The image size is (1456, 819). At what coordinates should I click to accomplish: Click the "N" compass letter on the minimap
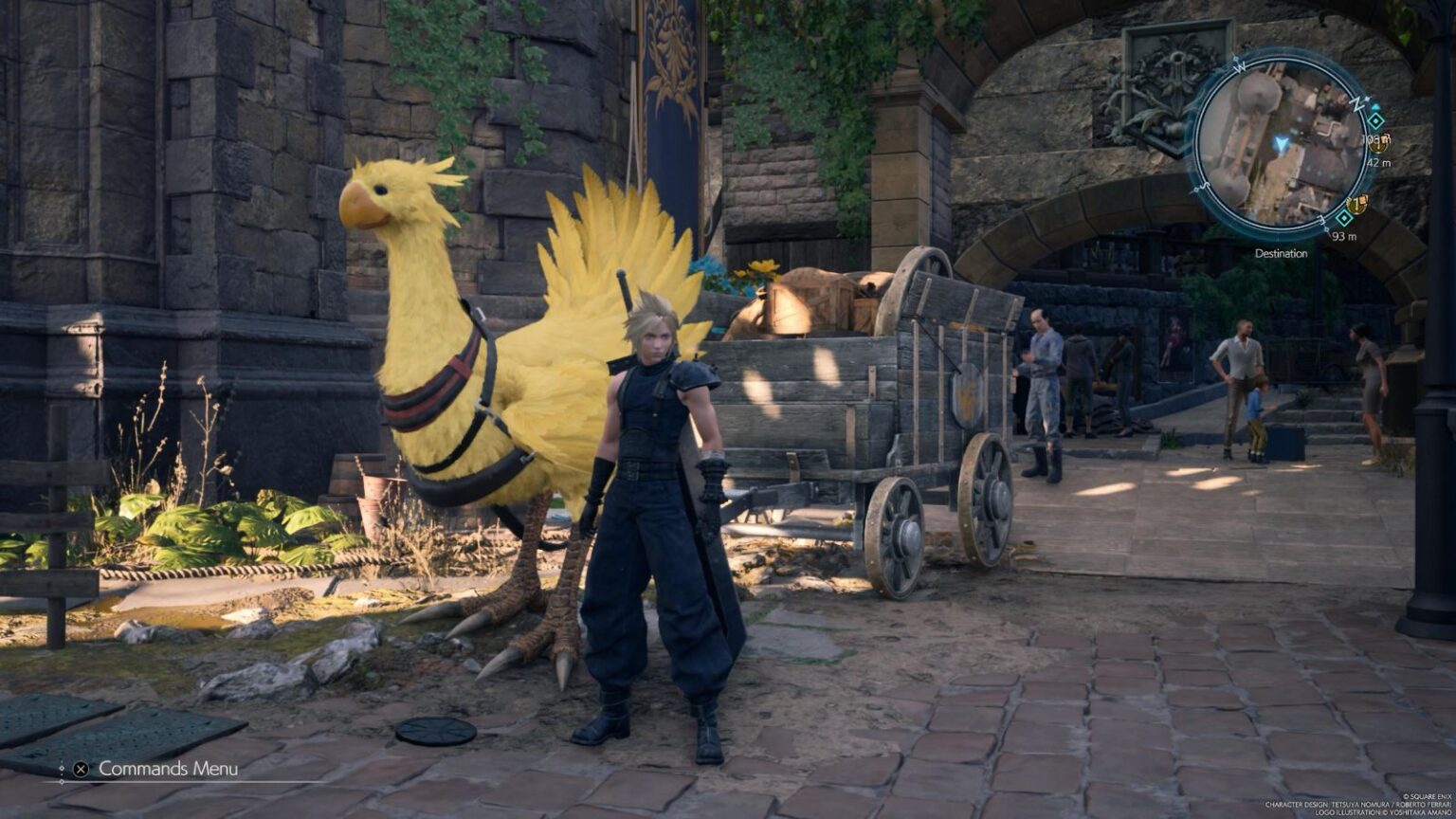[x=1356, y=102]
